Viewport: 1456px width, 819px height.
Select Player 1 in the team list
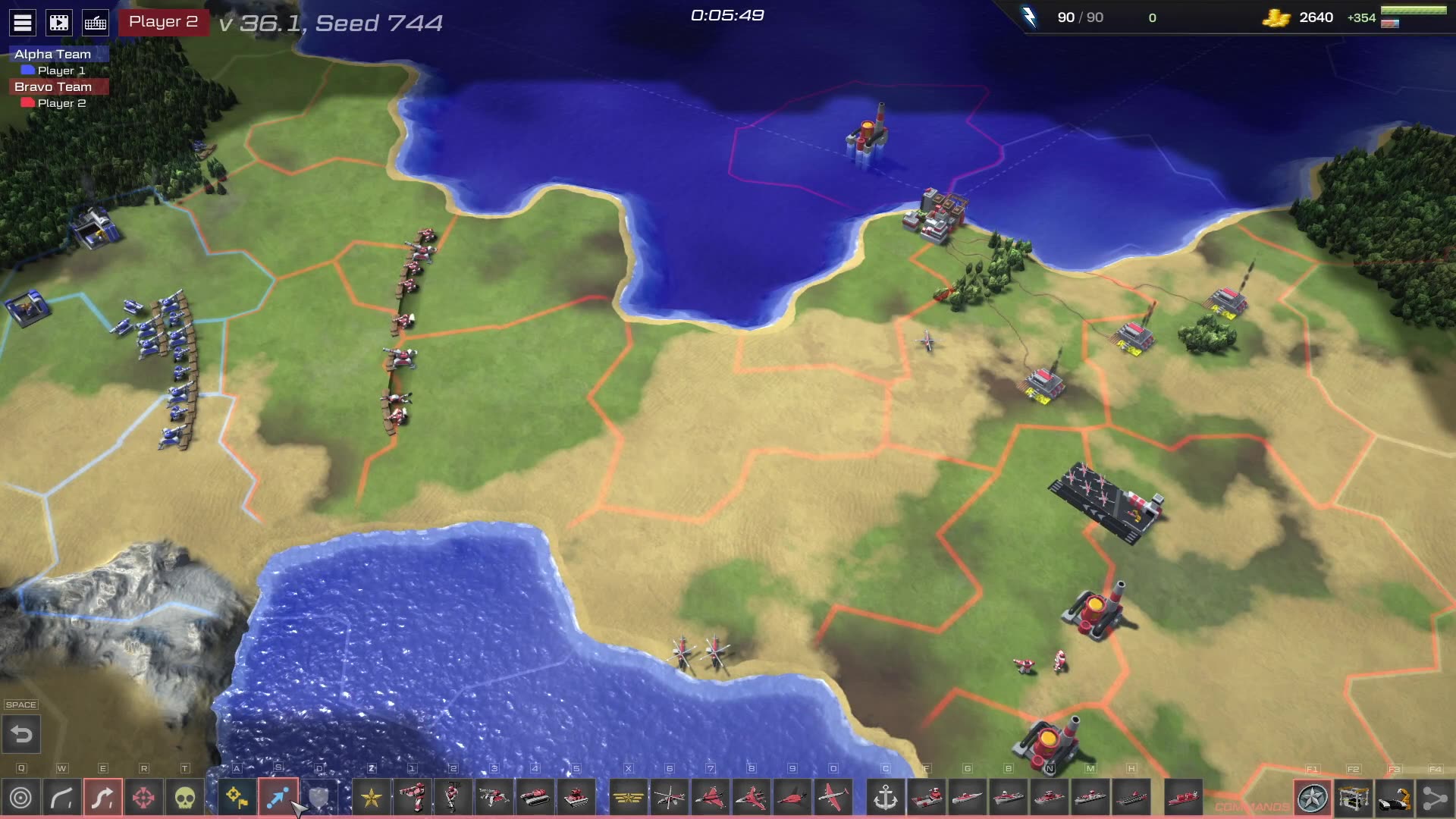61,71
